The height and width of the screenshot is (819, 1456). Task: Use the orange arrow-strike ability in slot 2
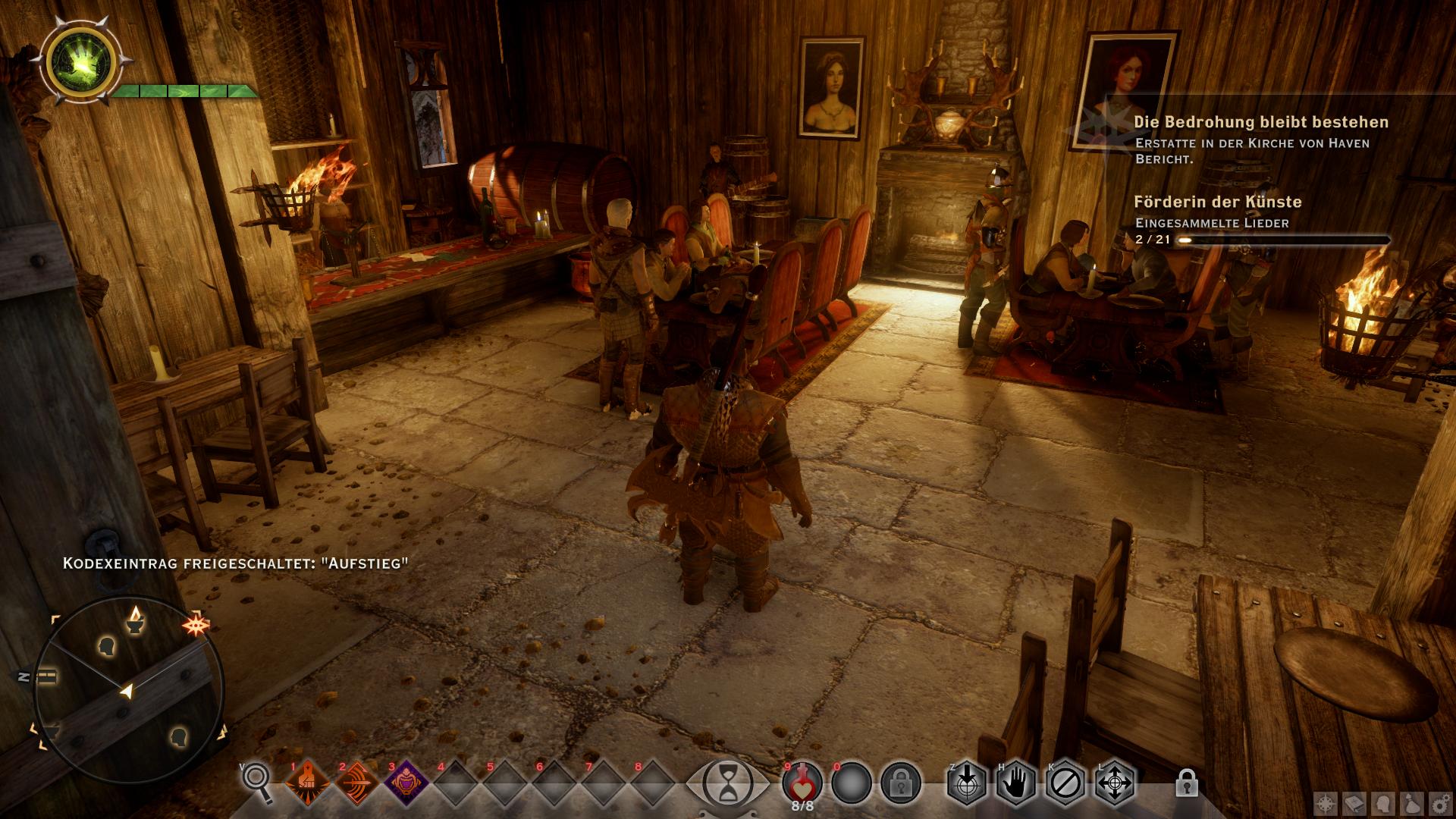coord(357,783)
